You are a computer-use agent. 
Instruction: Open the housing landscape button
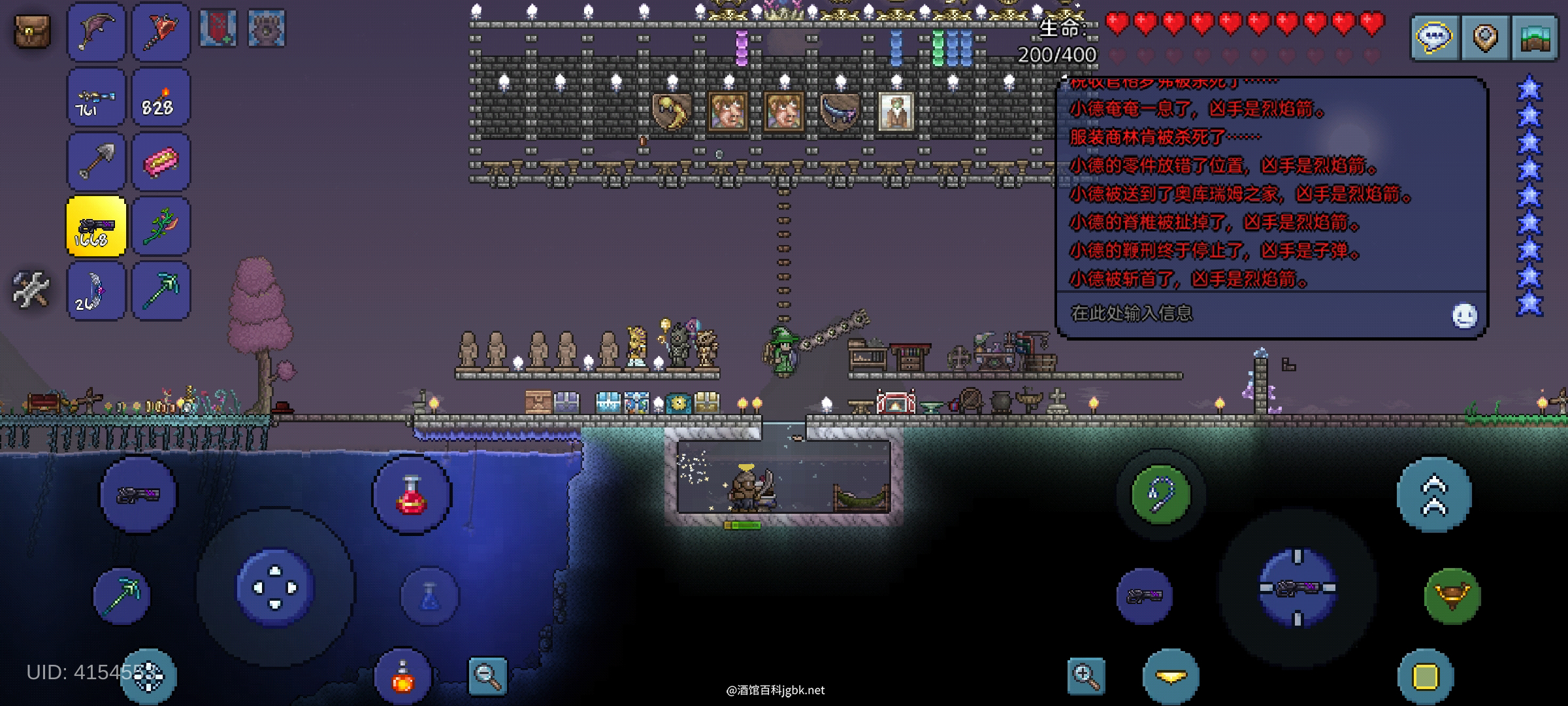[1534, 38]
